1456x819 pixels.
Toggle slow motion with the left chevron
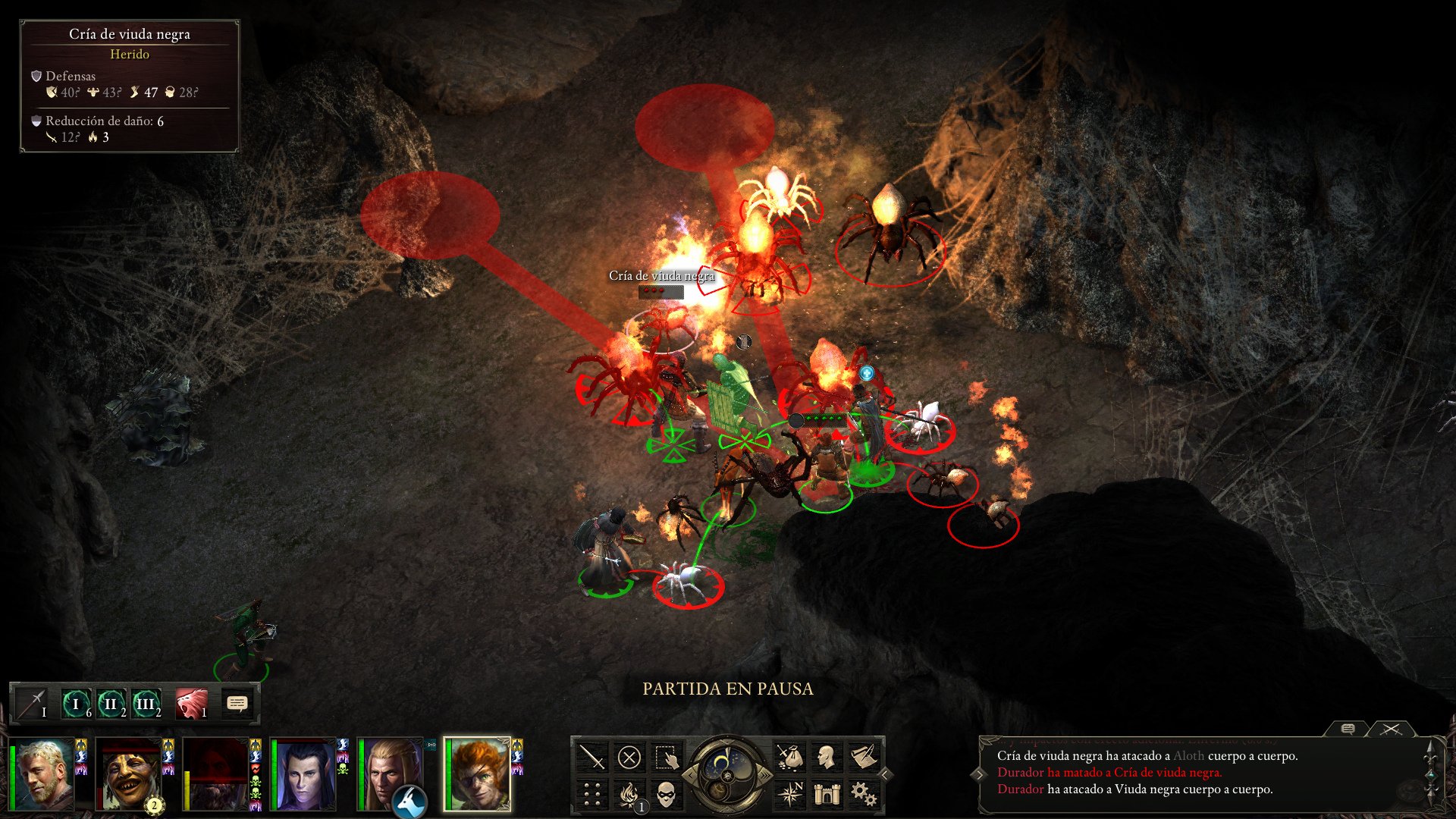click(691, 776)
